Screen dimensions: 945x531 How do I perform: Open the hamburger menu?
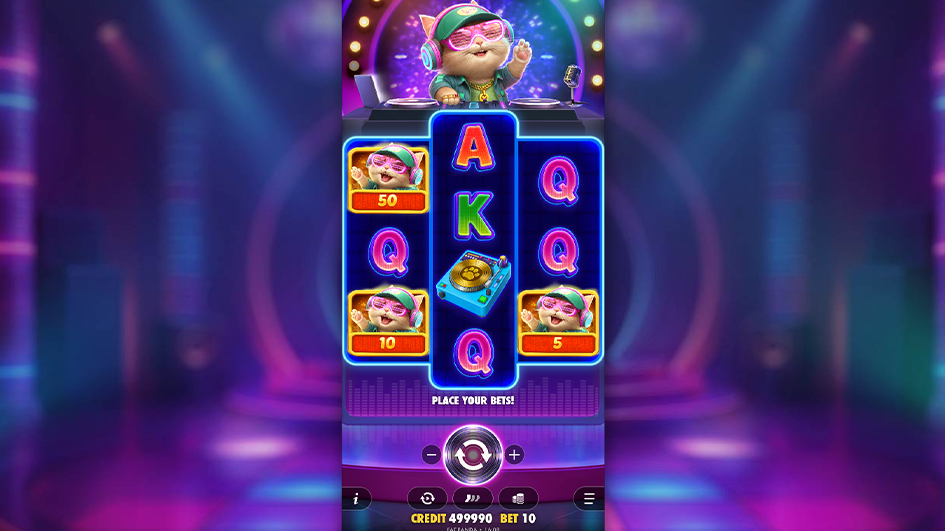[x=589, y=498]
